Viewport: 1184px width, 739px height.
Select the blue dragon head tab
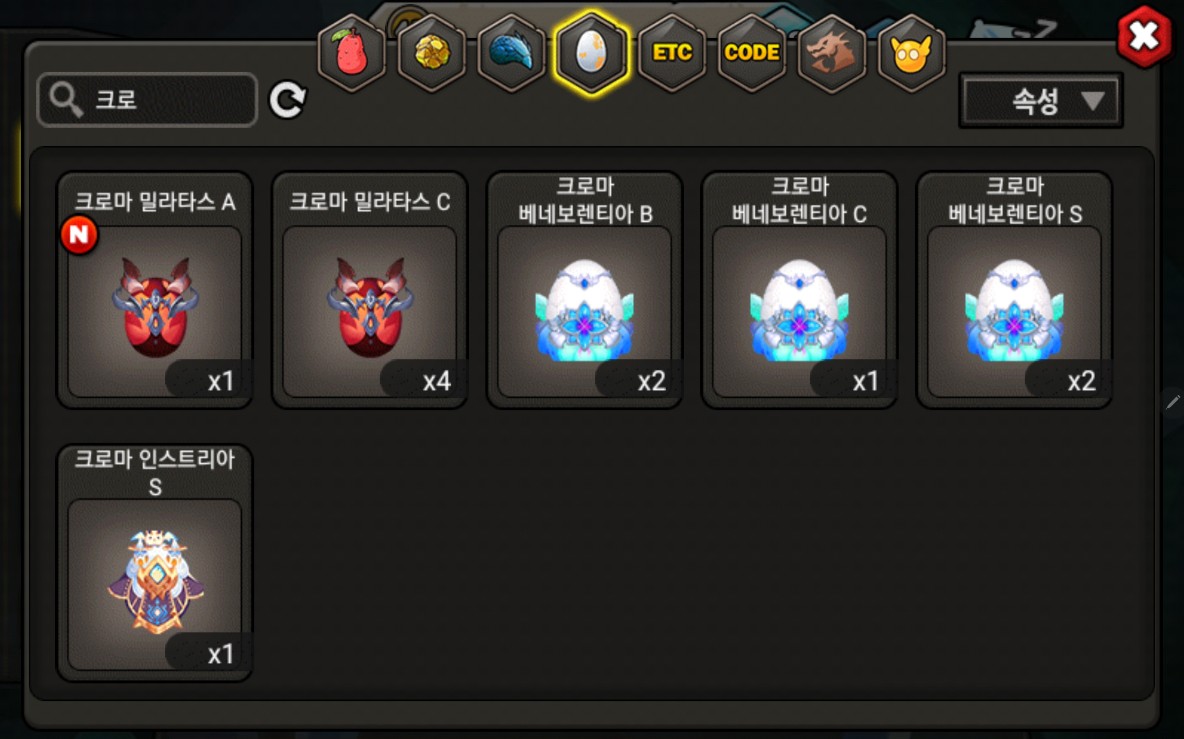point(511,53)
